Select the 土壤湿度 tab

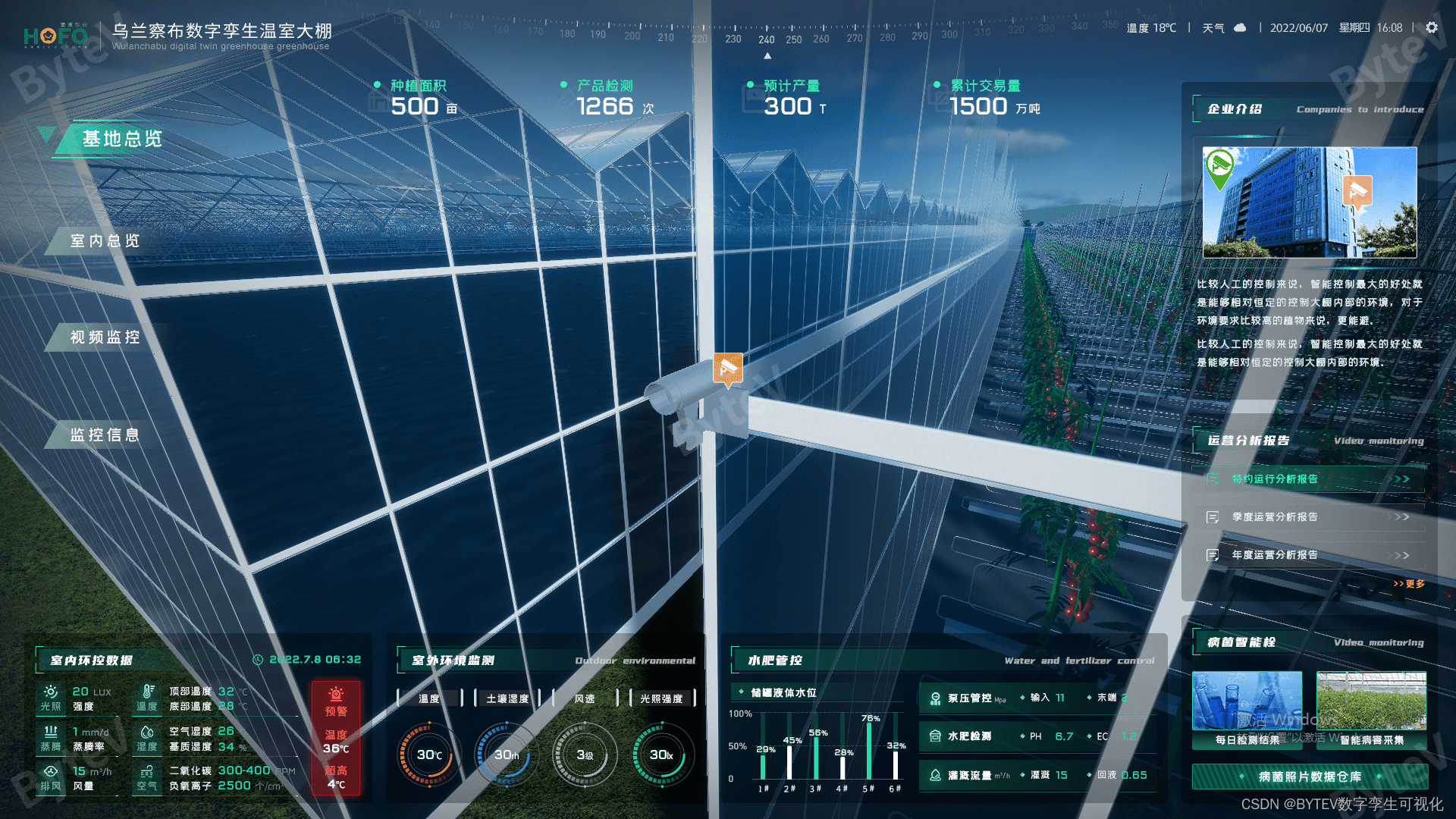coord(507,698)
